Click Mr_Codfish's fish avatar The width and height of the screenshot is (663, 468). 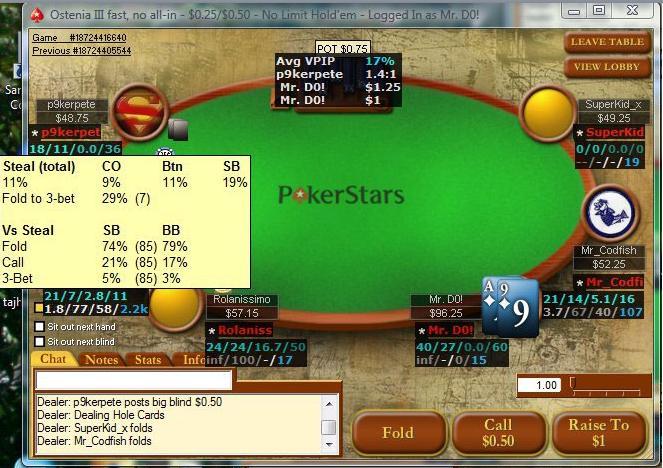pos(609,210)
